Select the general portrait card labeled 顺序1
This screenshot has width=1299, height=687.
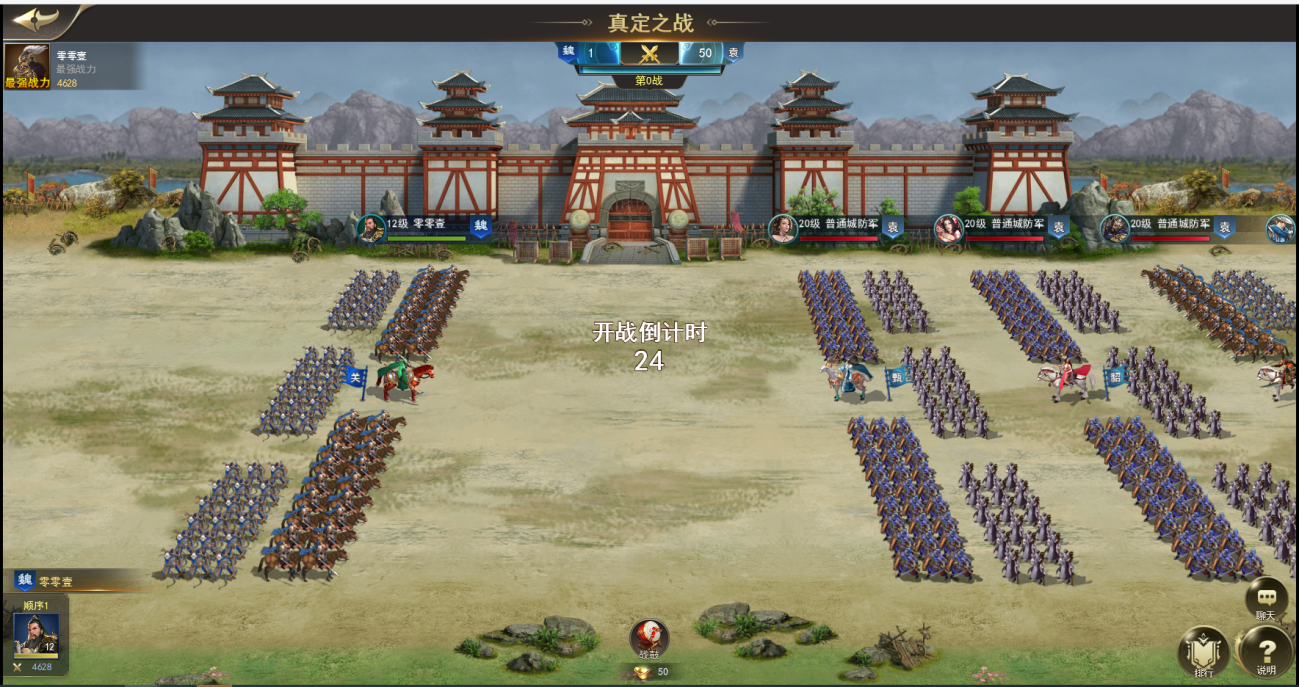coord(35,635)
